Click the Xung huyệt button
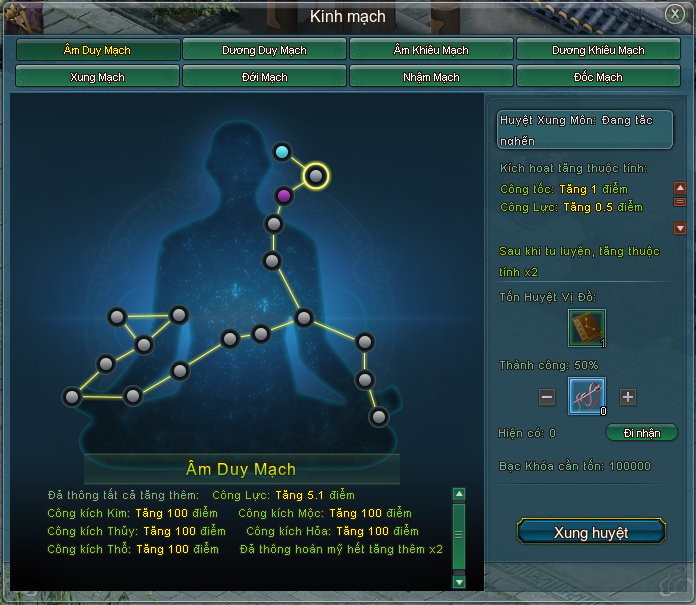 (x=591, y=532)
